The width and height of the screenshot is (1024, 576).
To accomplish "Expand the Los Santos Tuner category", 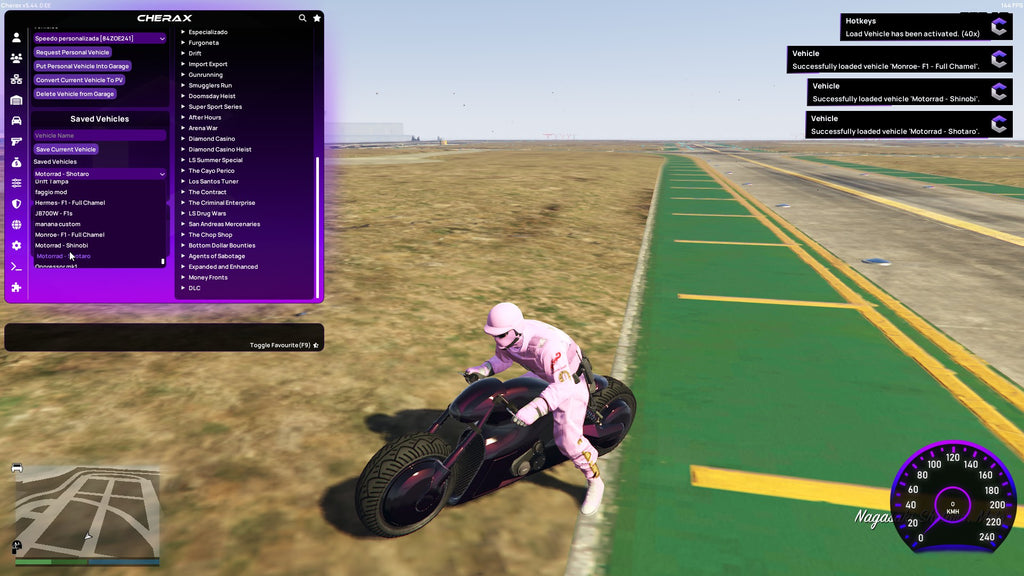I will [213, 182].
